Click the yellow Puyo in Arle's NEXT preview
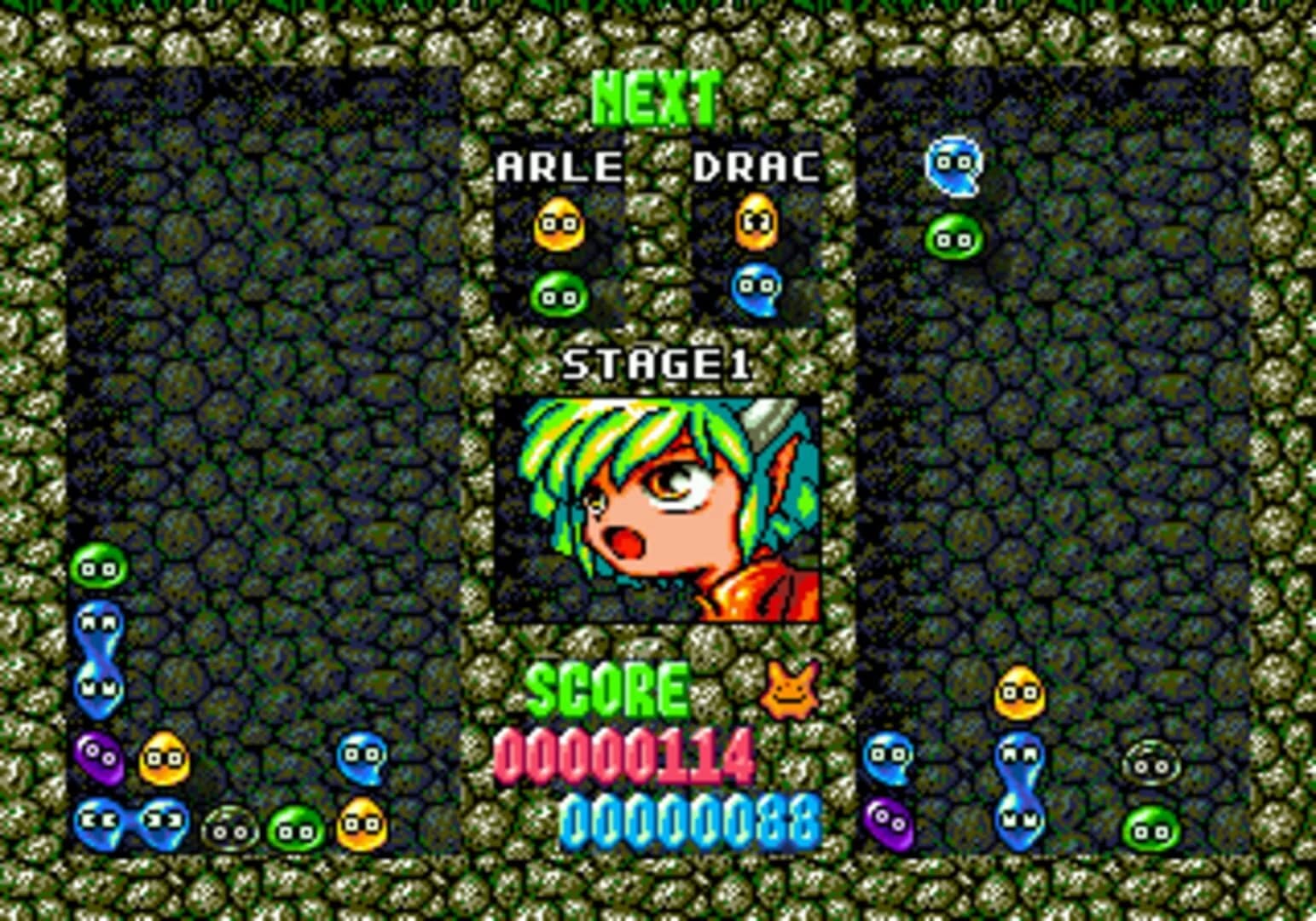This screenshot has width=1316, height=921. pyautogui.click(x=559, y=226)
